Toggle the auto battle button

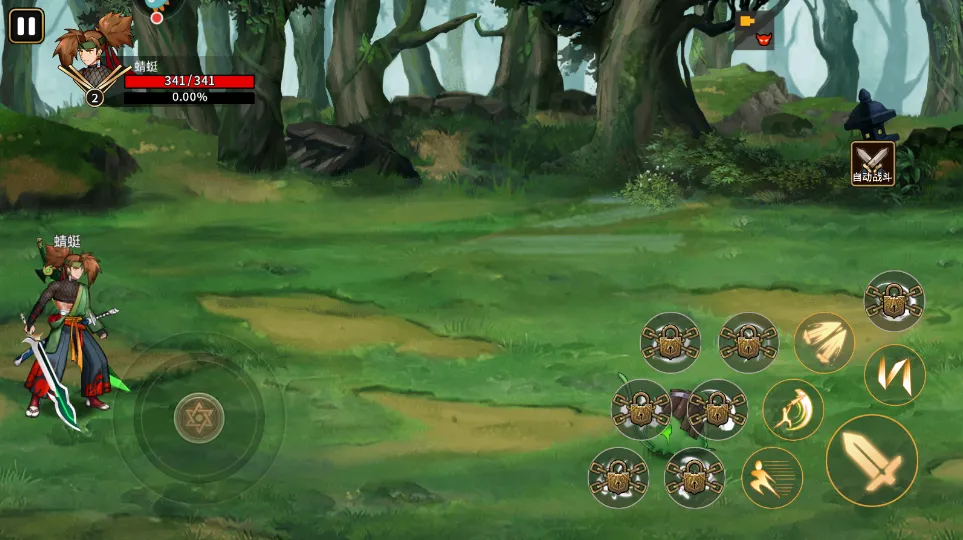872,163
